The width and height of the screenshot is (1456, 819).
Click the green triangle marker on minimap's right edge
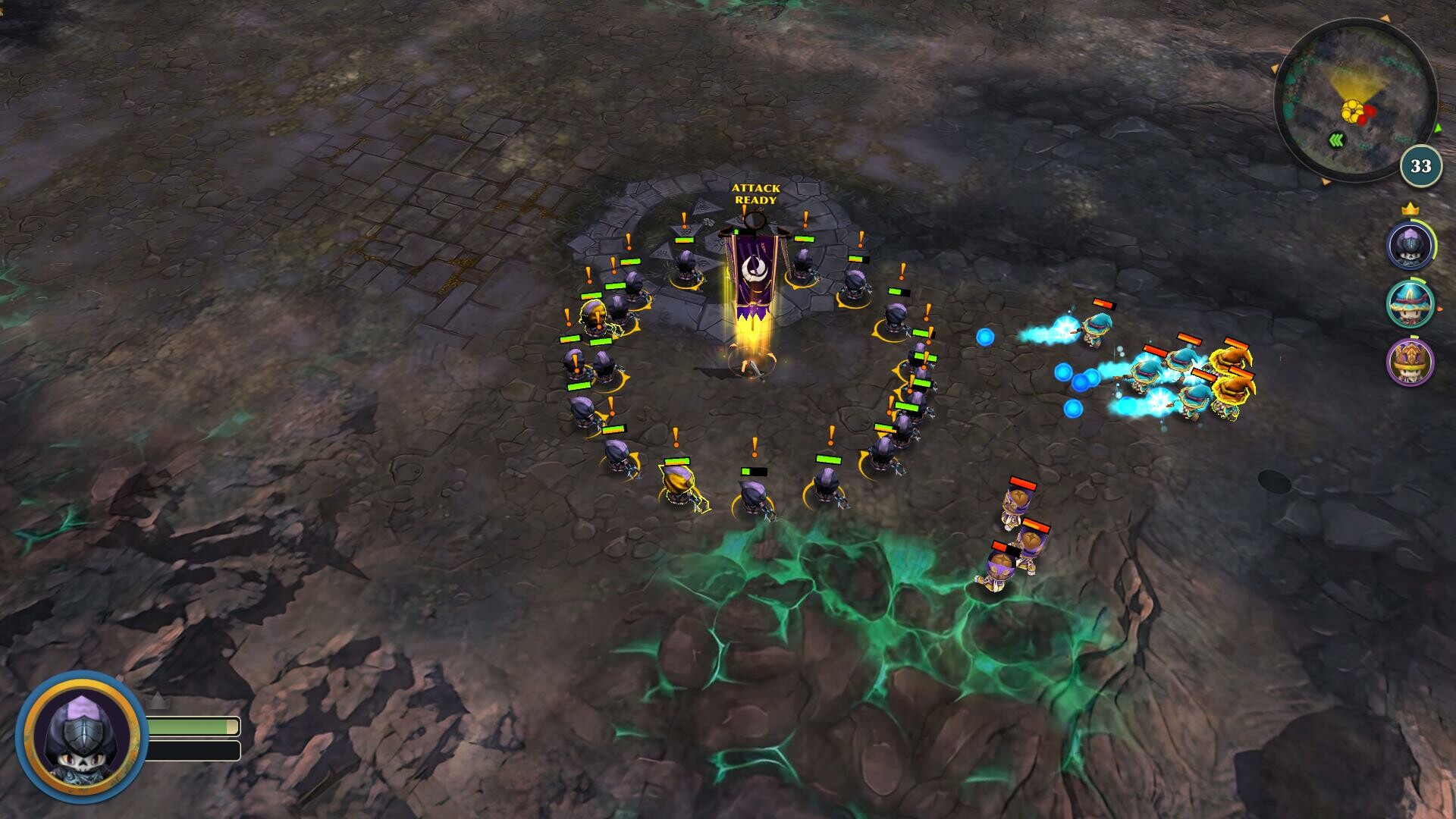[x=1439, y=128]
